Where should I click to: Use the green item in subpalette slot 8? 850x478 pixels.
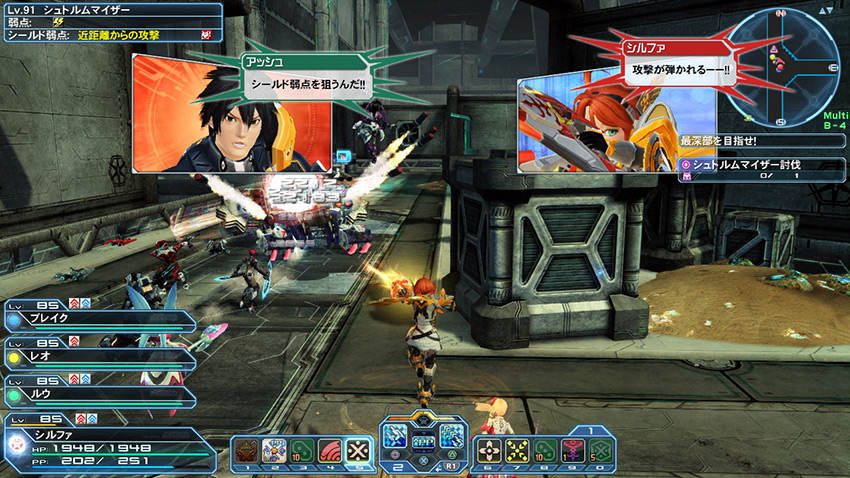[545, 451]
